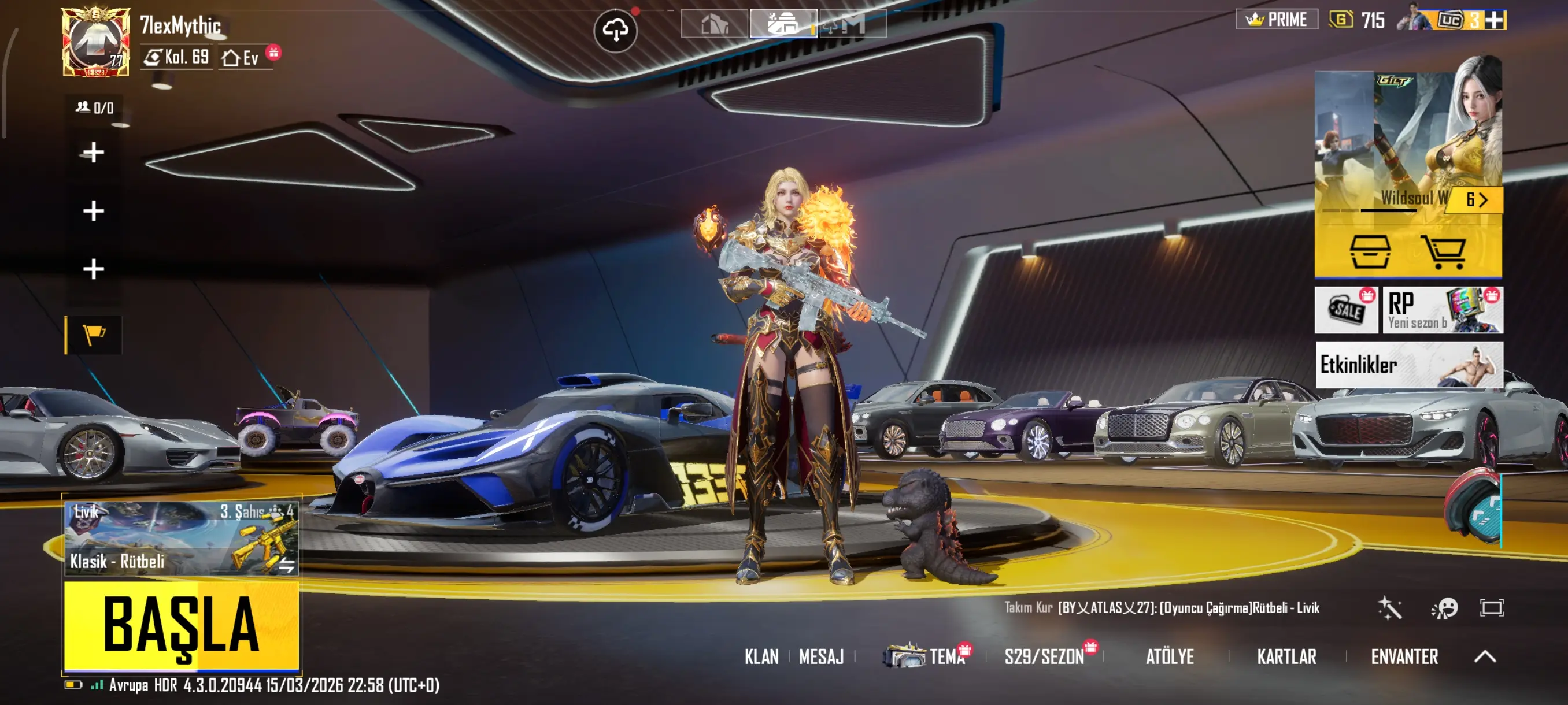Image resolution: width=1568 pixels, height=705 pixels.
Task: Click the cloud download icon
Action: [615, 30]
